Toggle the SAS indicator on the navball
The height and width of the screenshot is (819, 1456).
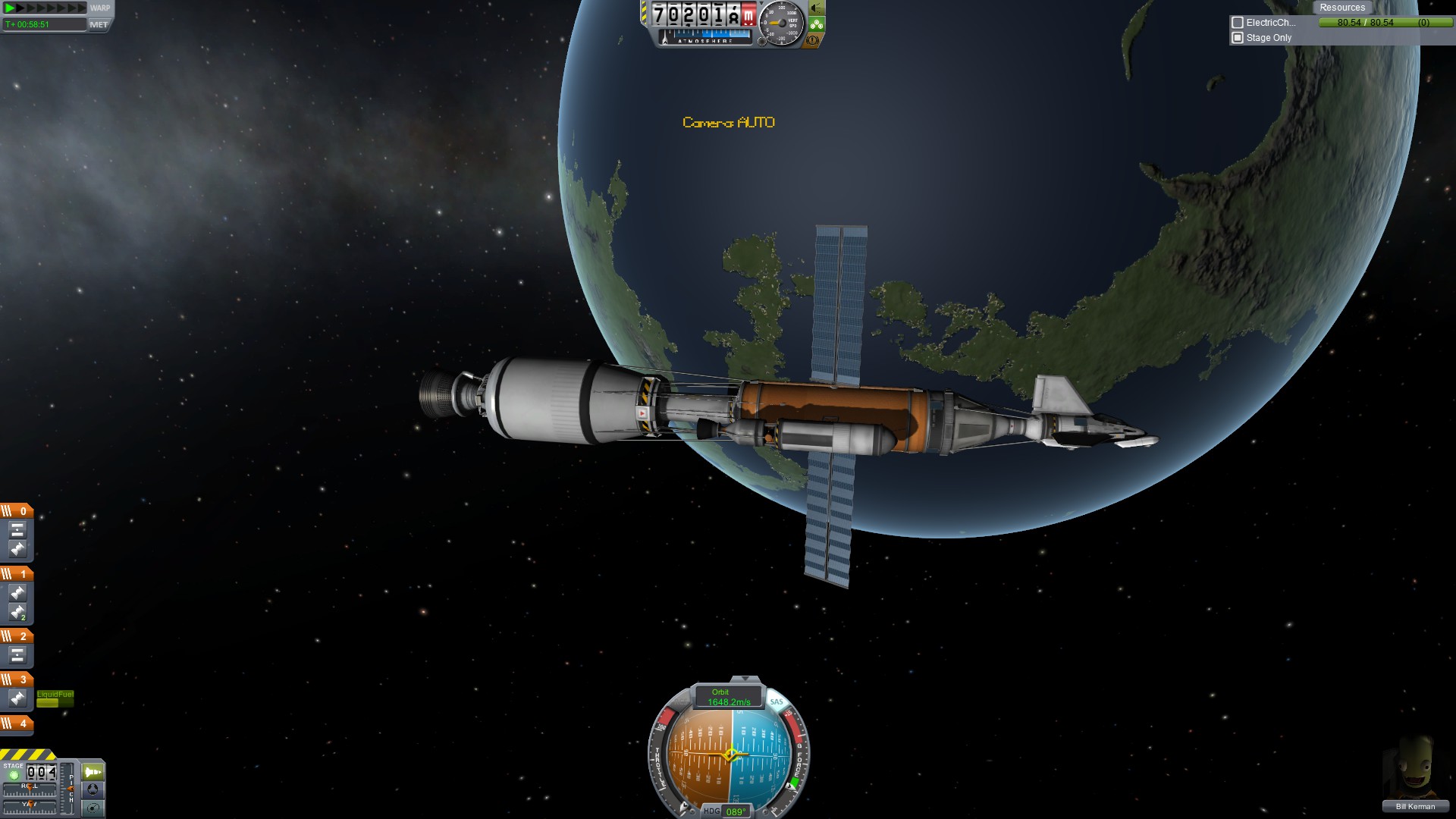point(777,701)
